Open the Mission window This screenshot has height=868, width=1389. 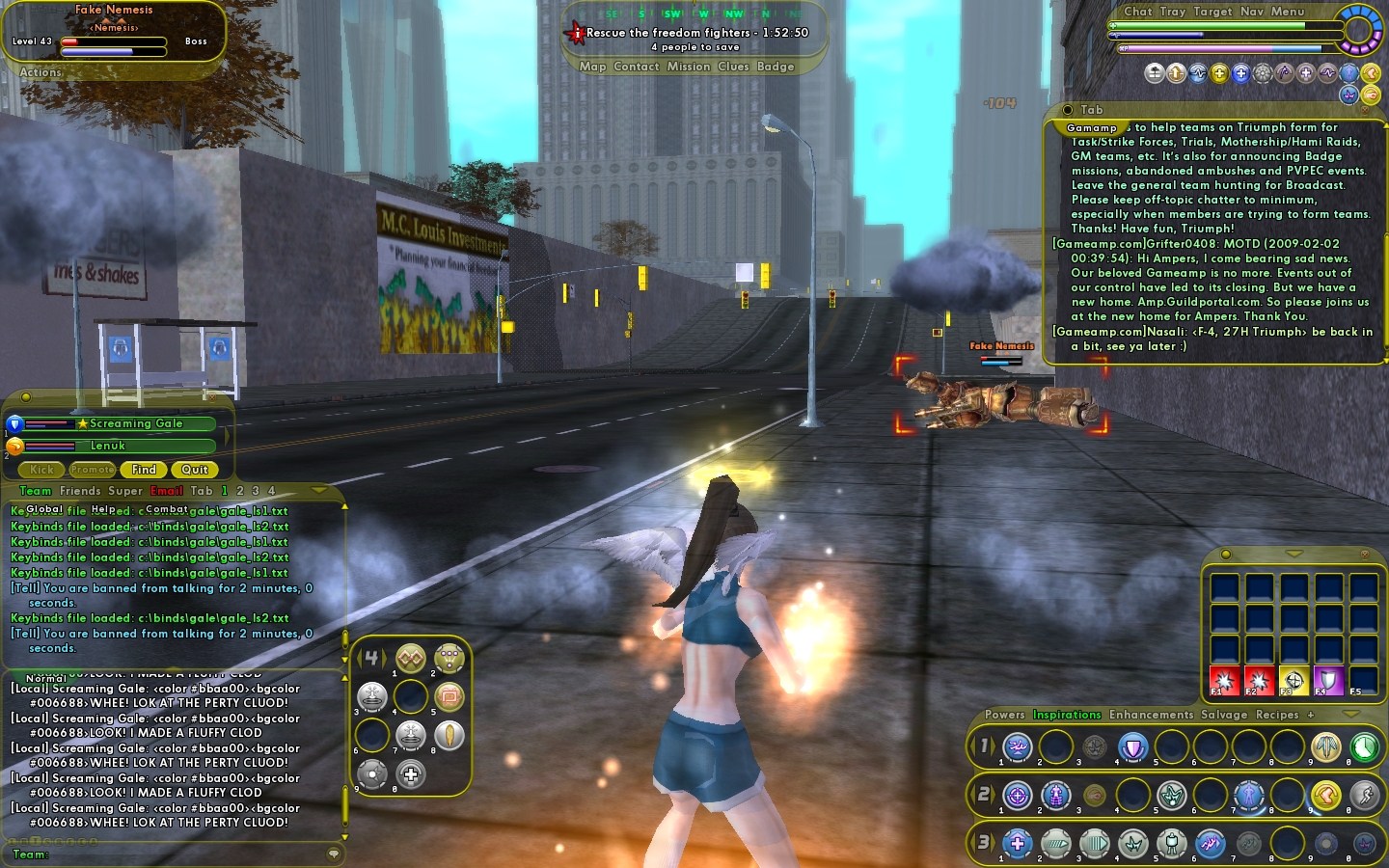tap(688, 67)
